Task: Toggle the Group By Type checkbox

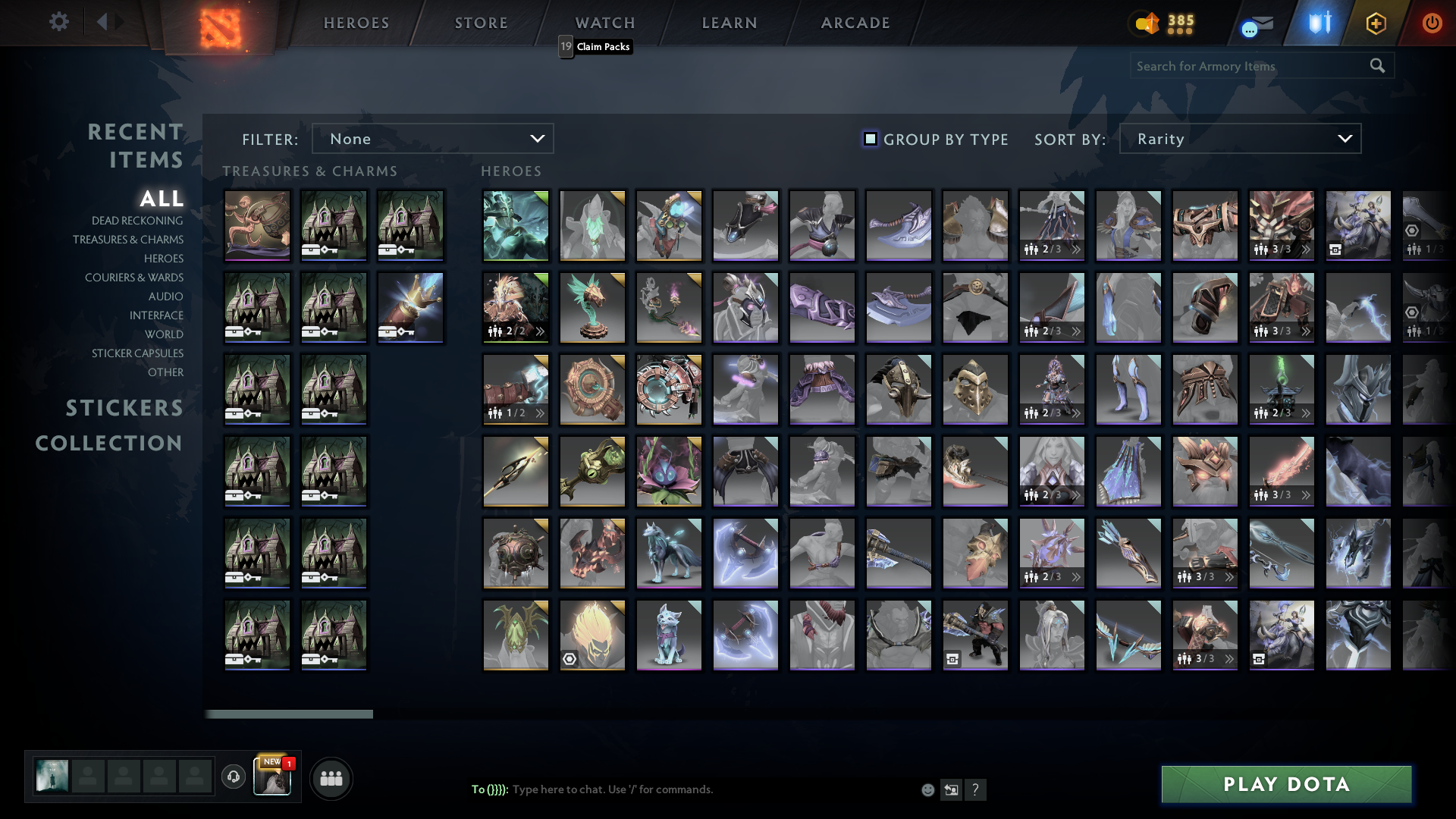Action: 869,139
